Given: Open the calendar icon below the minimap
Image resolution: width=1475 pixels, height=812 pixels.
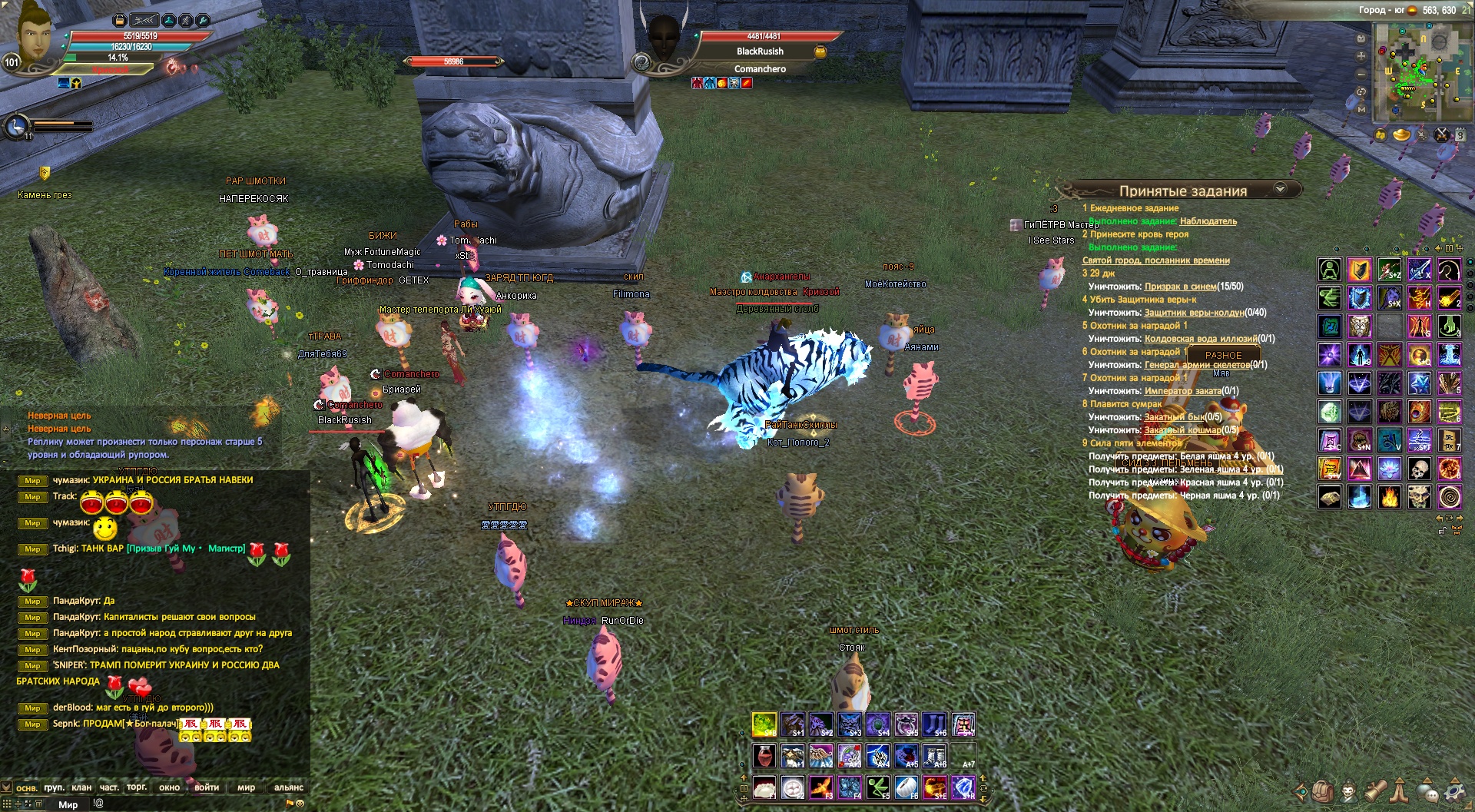Looking at the screenshot, I should [x=1460, y=135].
